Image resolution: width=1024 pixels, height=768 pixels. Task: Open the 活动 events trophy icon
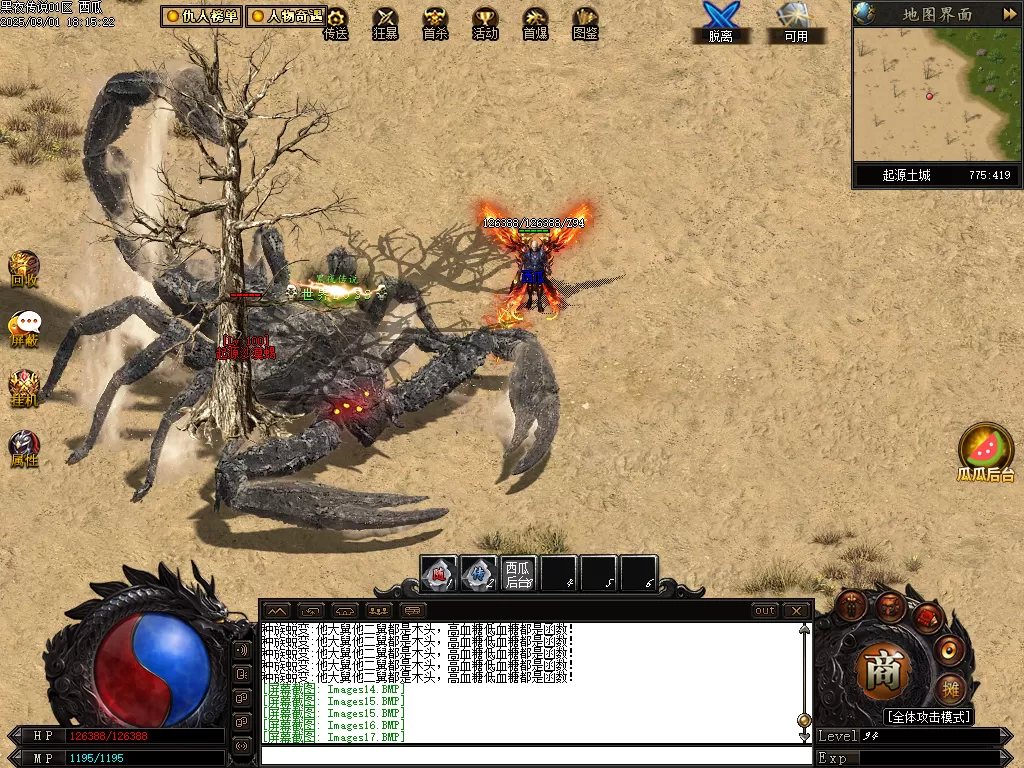click(x=485, y=23)
